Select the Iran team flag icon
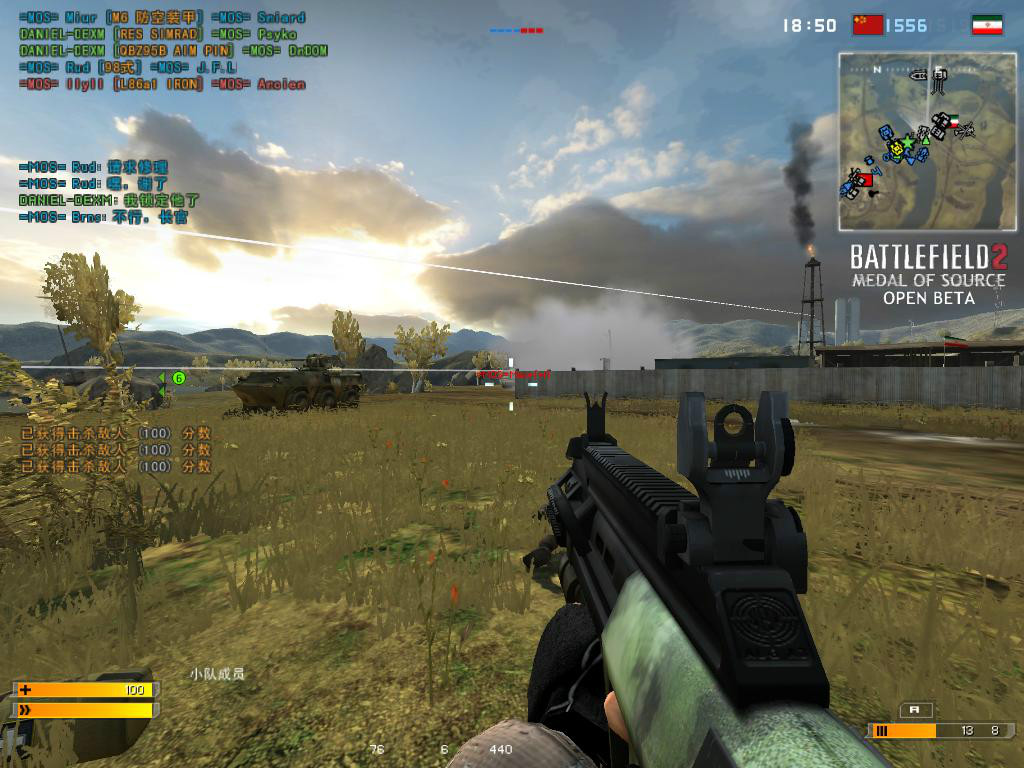 tap(986, 25)
